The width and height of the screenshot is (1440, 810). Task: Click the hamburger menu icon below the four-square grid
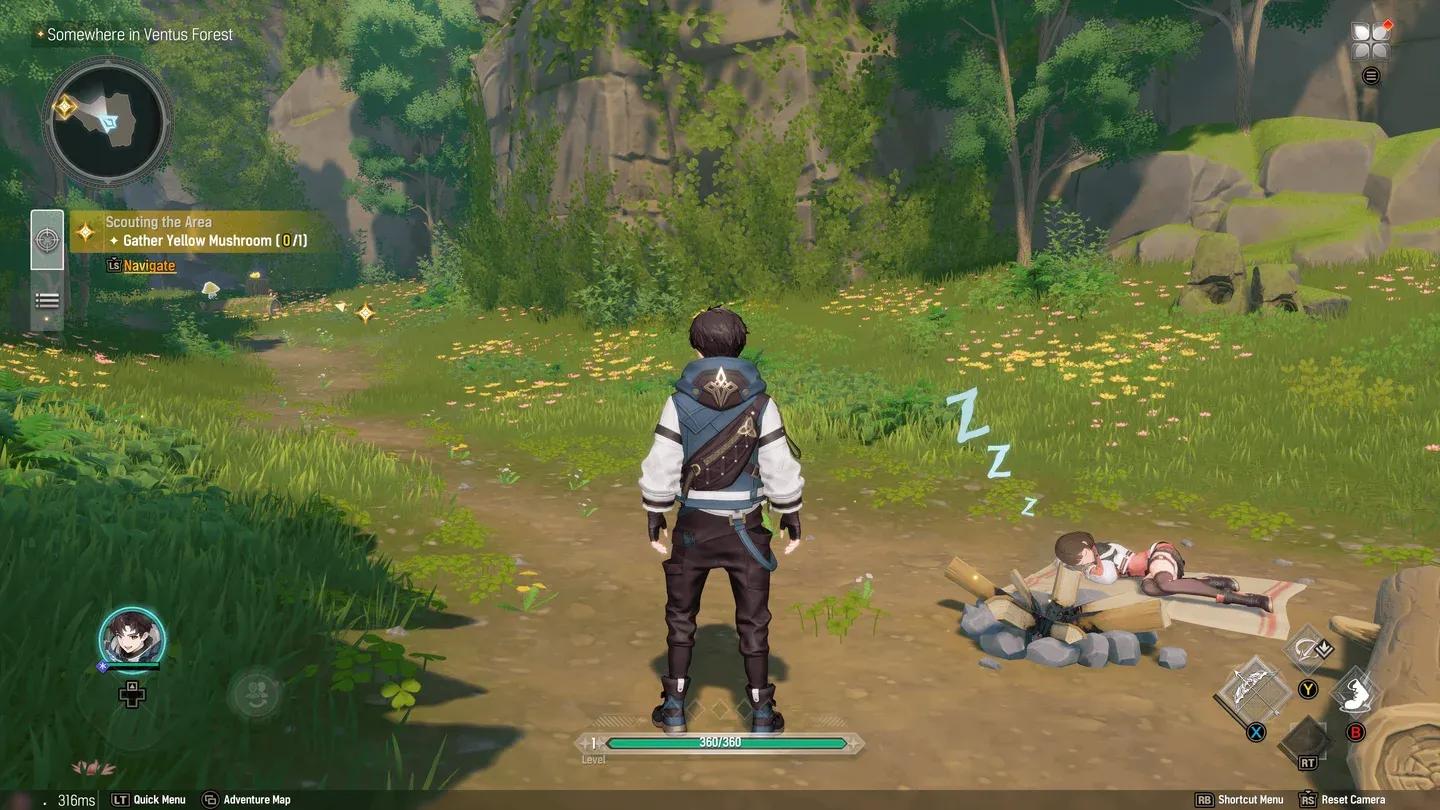tap(1371, 75)
